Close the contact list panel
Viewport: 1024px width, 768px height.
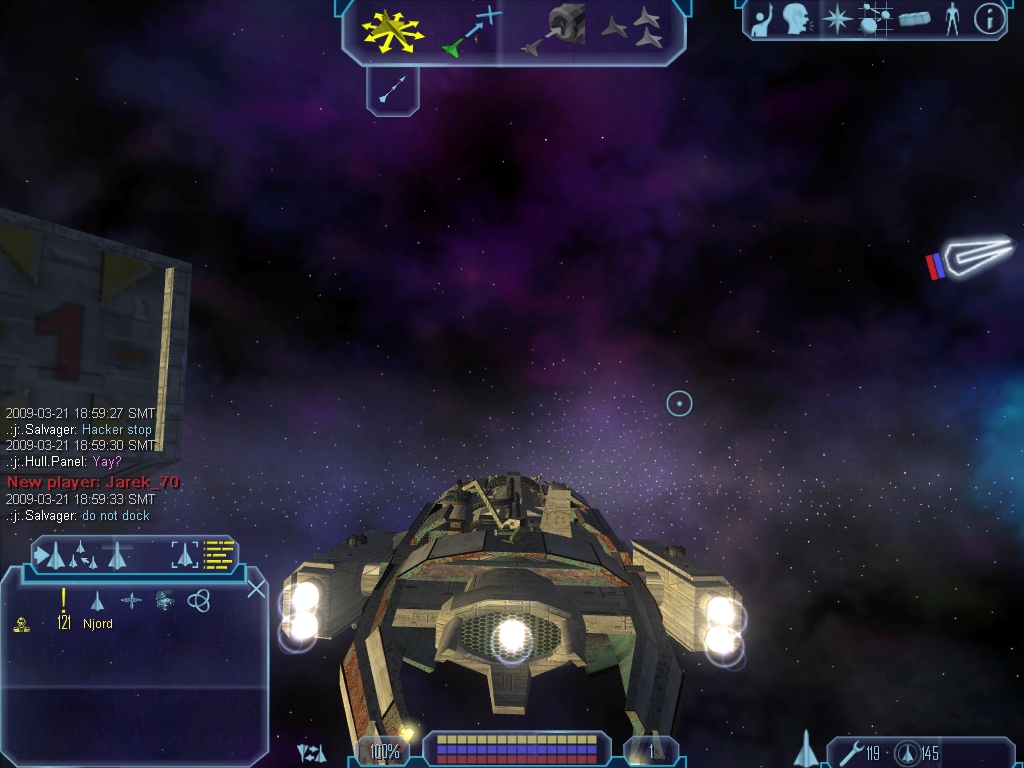click(256, 588)
